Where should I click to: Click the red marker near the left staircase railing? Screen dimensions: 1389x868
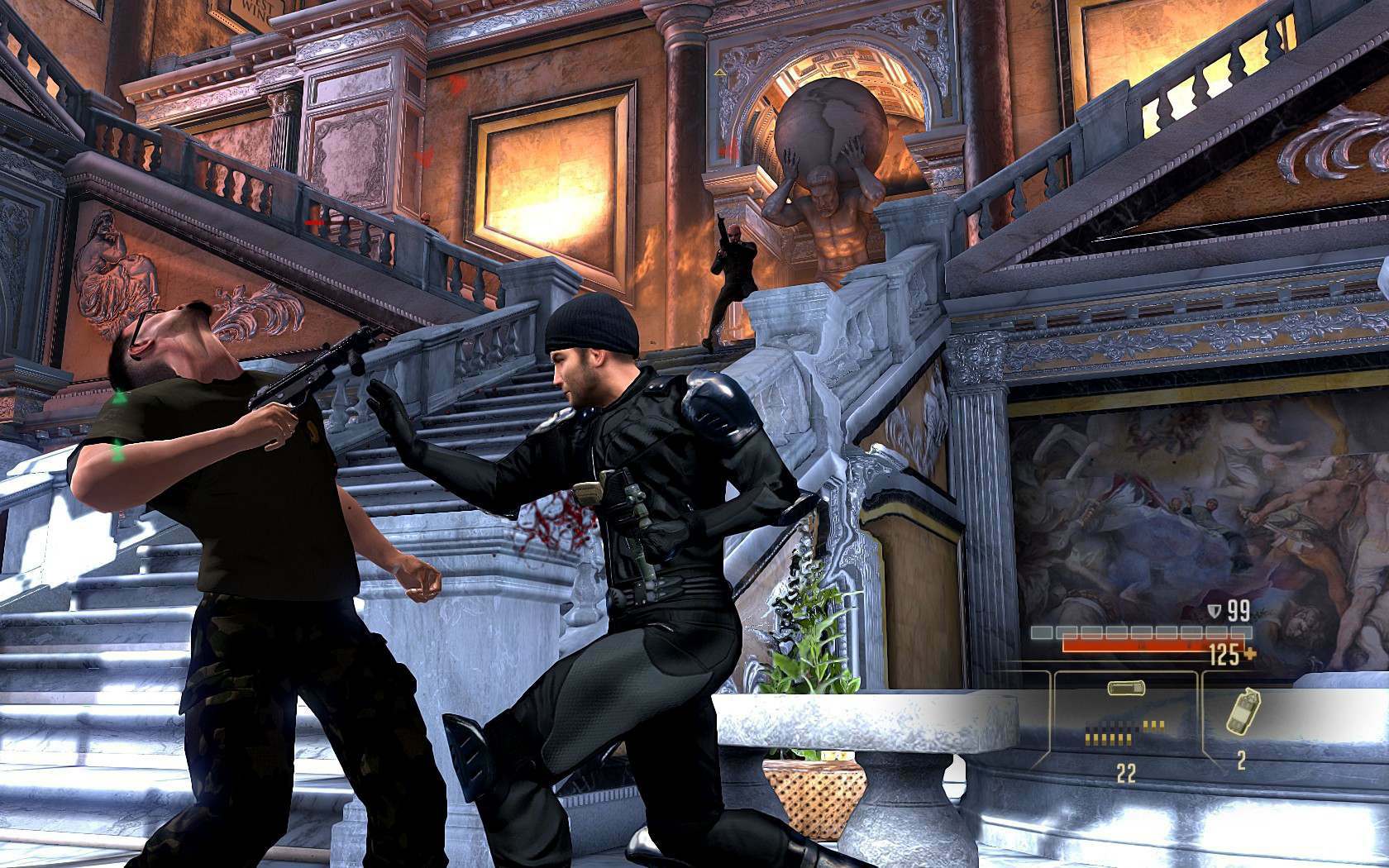click(x=313, y=222)
